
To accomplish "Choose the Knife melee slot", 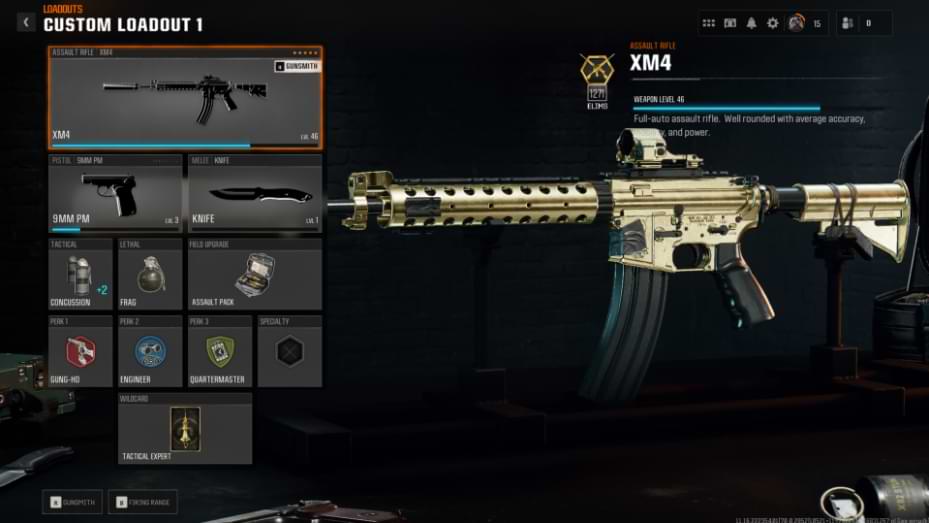I will click(255, 193).
